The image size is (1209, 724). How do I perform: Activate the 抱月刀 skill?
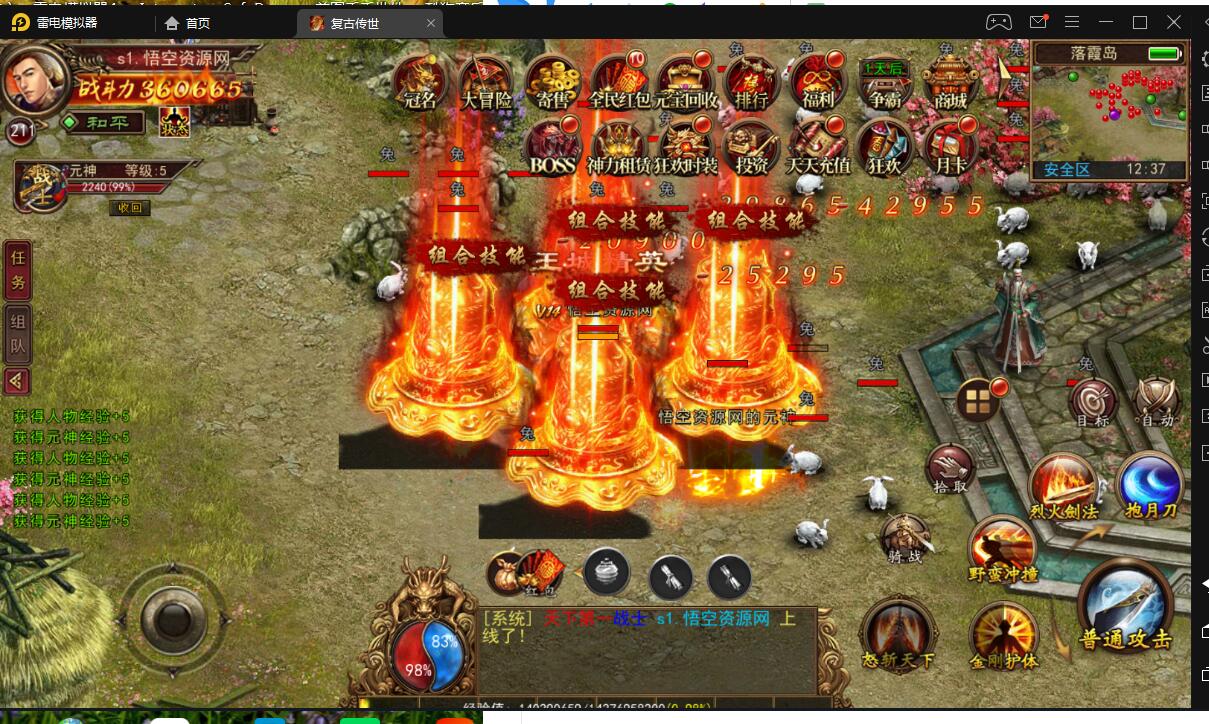click(x=1150, y=487)
